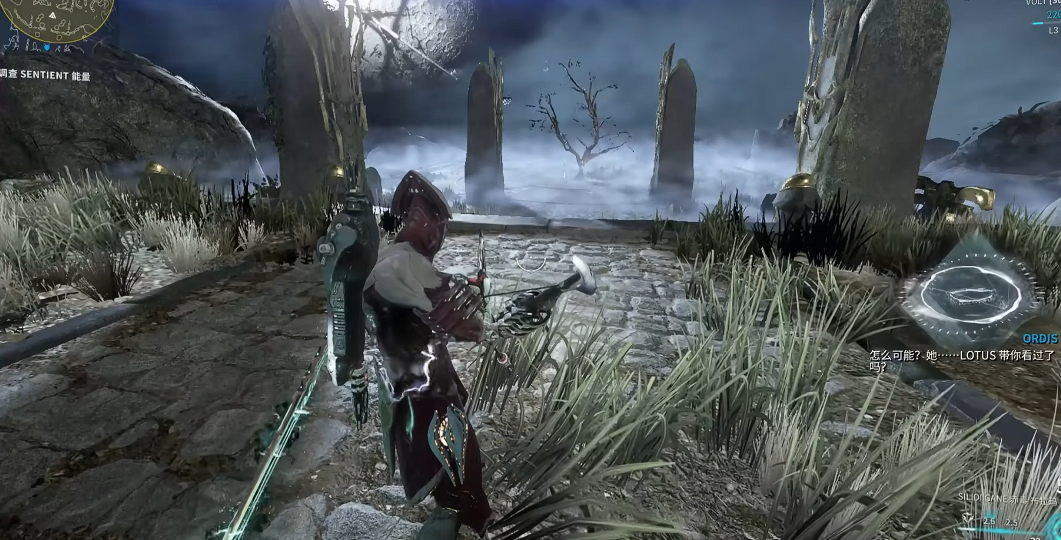1061x540 pixels.
Task: Select the SENTIENT energy objective tracker
Action: click(x=45, y=75)
